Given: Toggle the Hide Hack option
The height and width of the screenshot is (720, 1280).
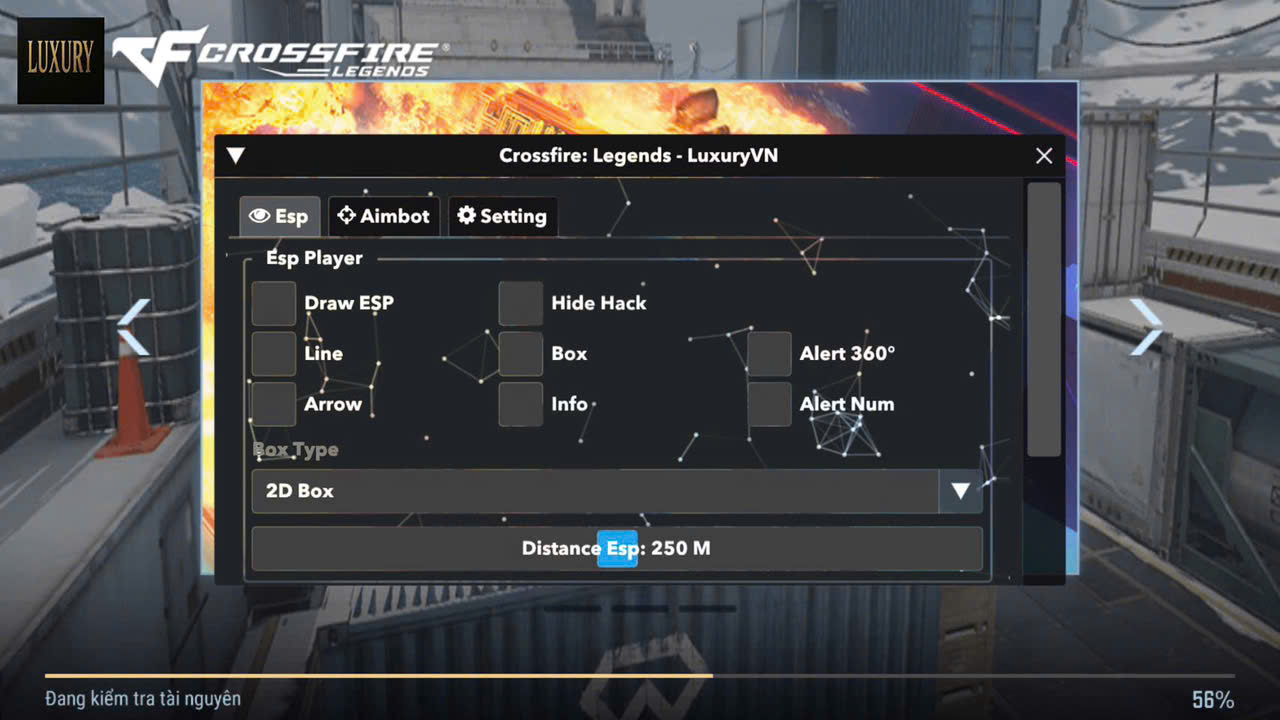Looking at the screenshot, I should click(520, 303).
